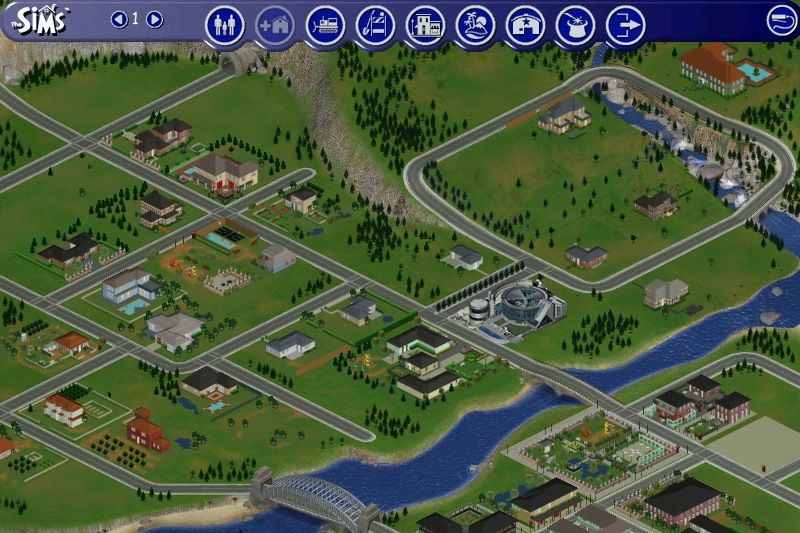
Task: Visit the Old Town storefront icon
Action: coord(425,25)
